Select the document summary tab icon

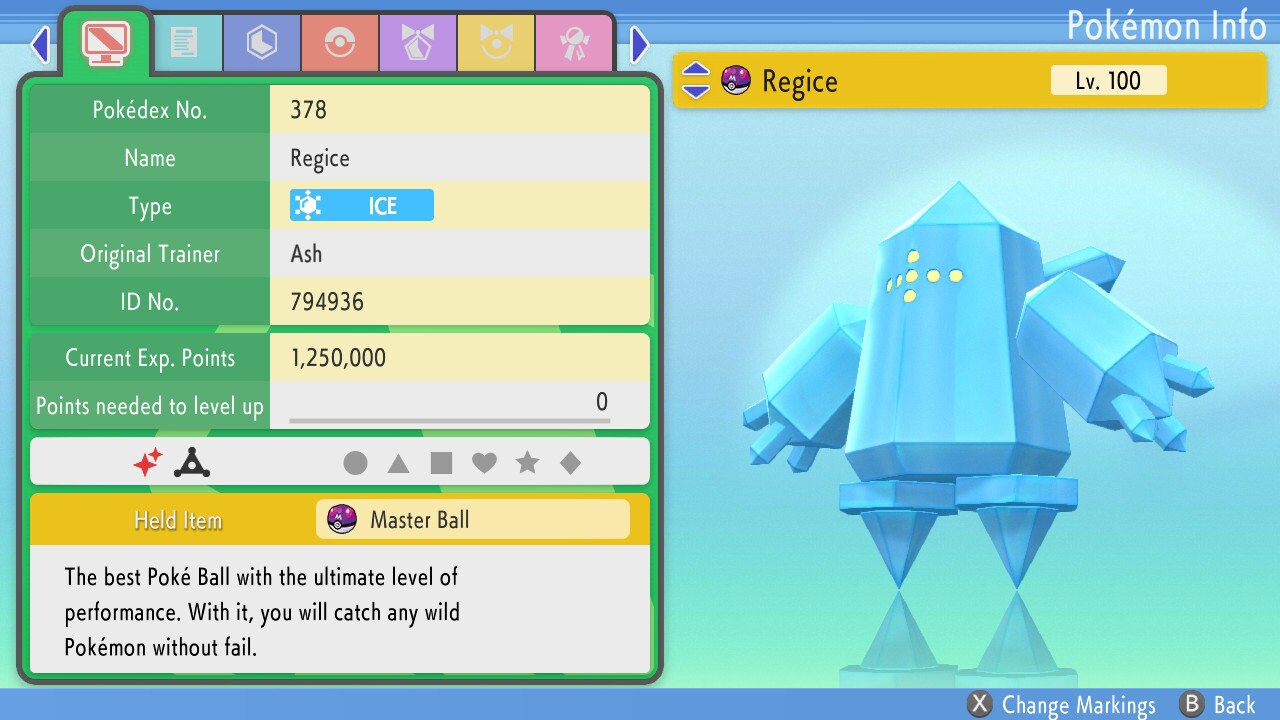(x=188, y=42)
